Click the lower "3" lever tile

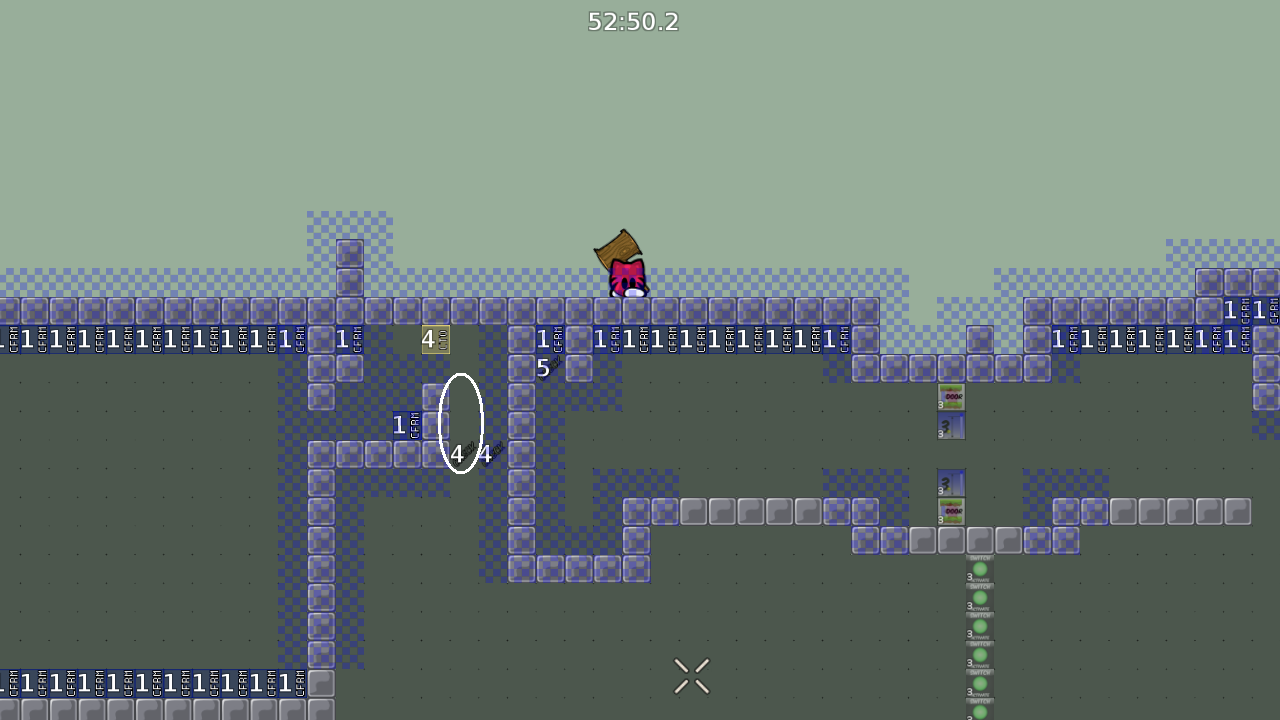pos(950,485)
